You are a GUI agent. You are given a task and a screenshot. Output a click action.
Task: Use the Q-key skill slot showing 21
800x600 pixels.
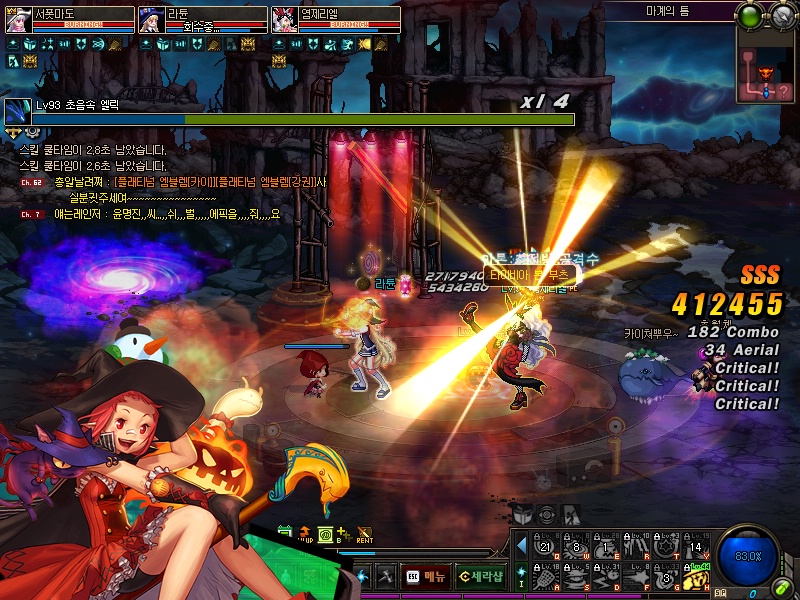pos(545,546)
